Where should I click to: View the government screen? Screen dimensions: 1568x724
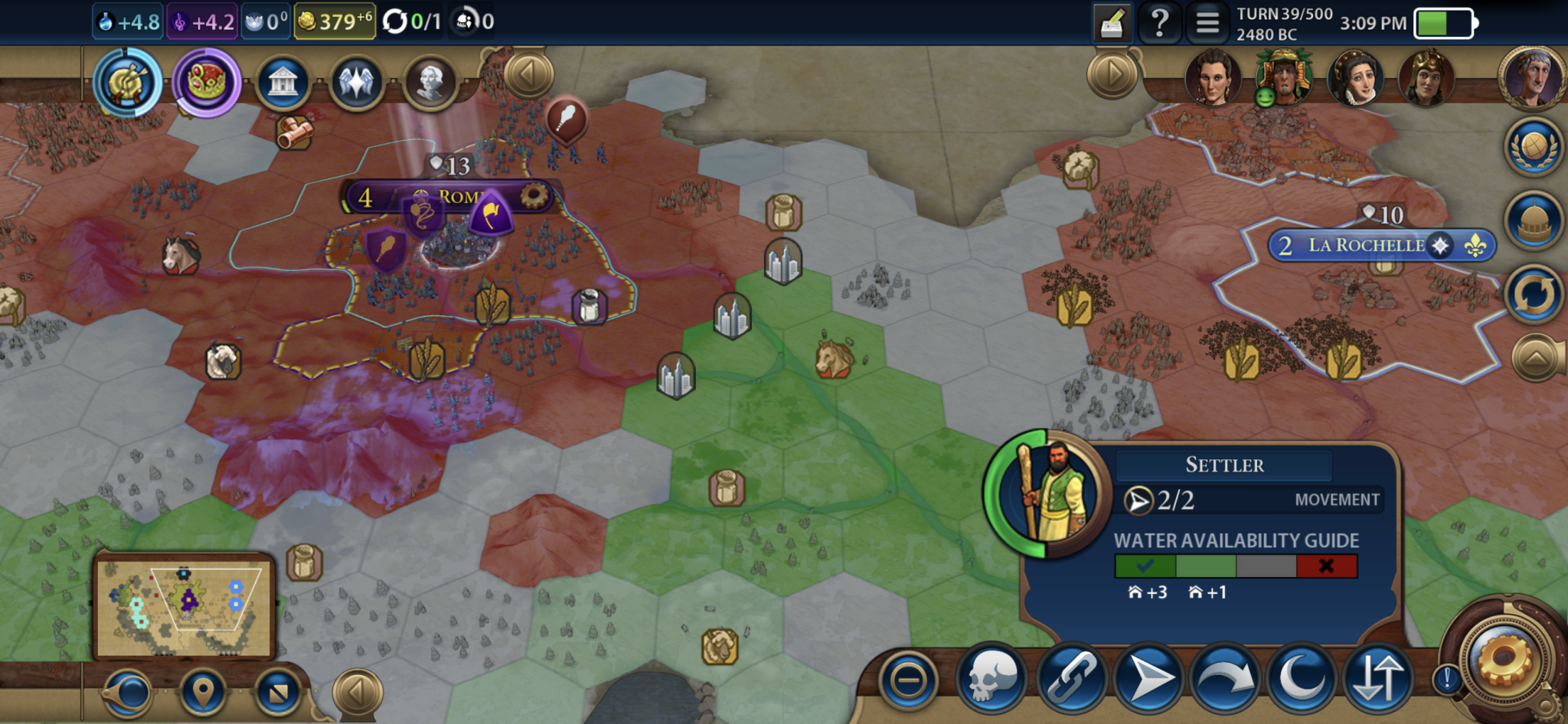pyautogui.click(x=283, y=82)
